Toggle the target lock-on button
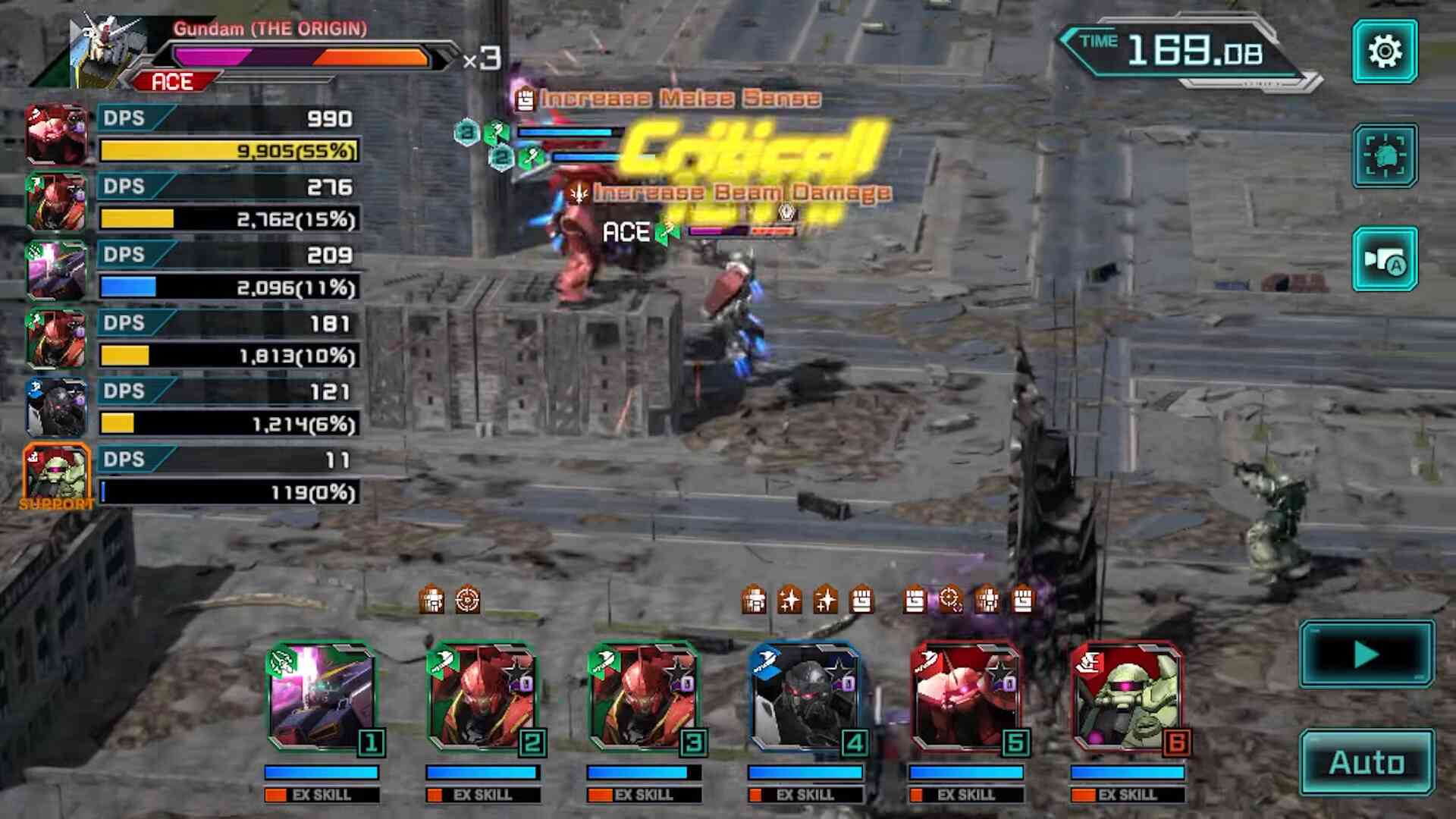Screen dimensions: 1456x819 pyautogui.click(x=1385, y=155)
